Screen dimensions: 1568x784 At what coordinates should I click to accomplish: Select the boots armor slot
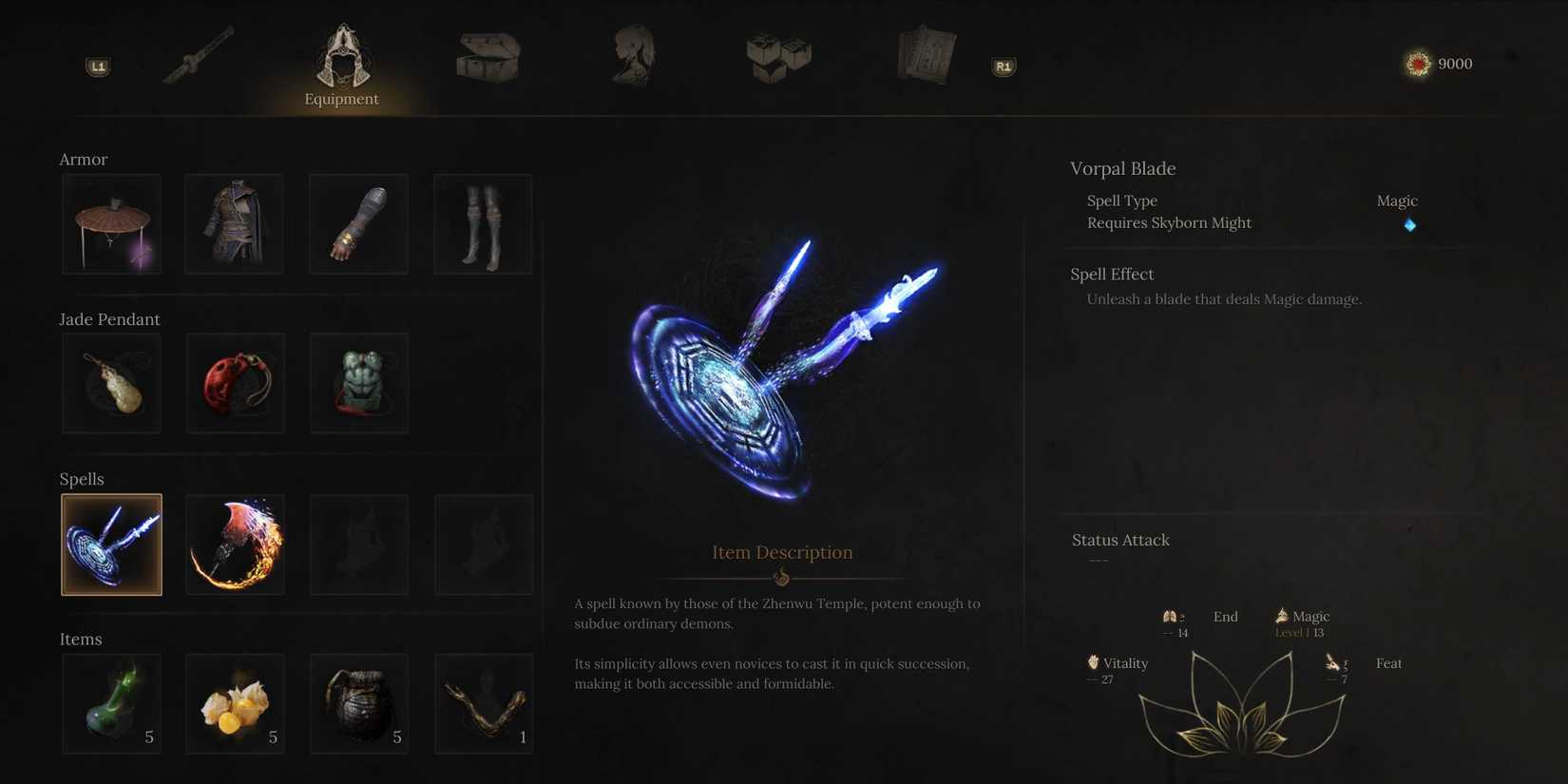pos(483,223)
